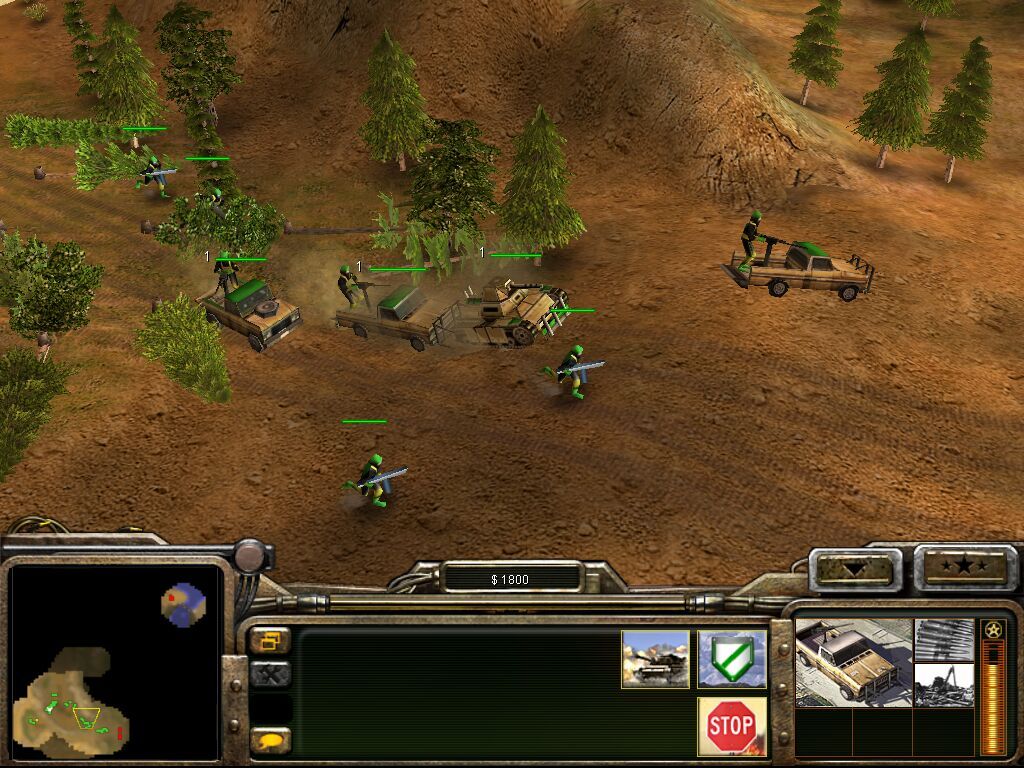
Task: Select the ammo rounds upgrade icon
Action: click(x=944, y=639)
